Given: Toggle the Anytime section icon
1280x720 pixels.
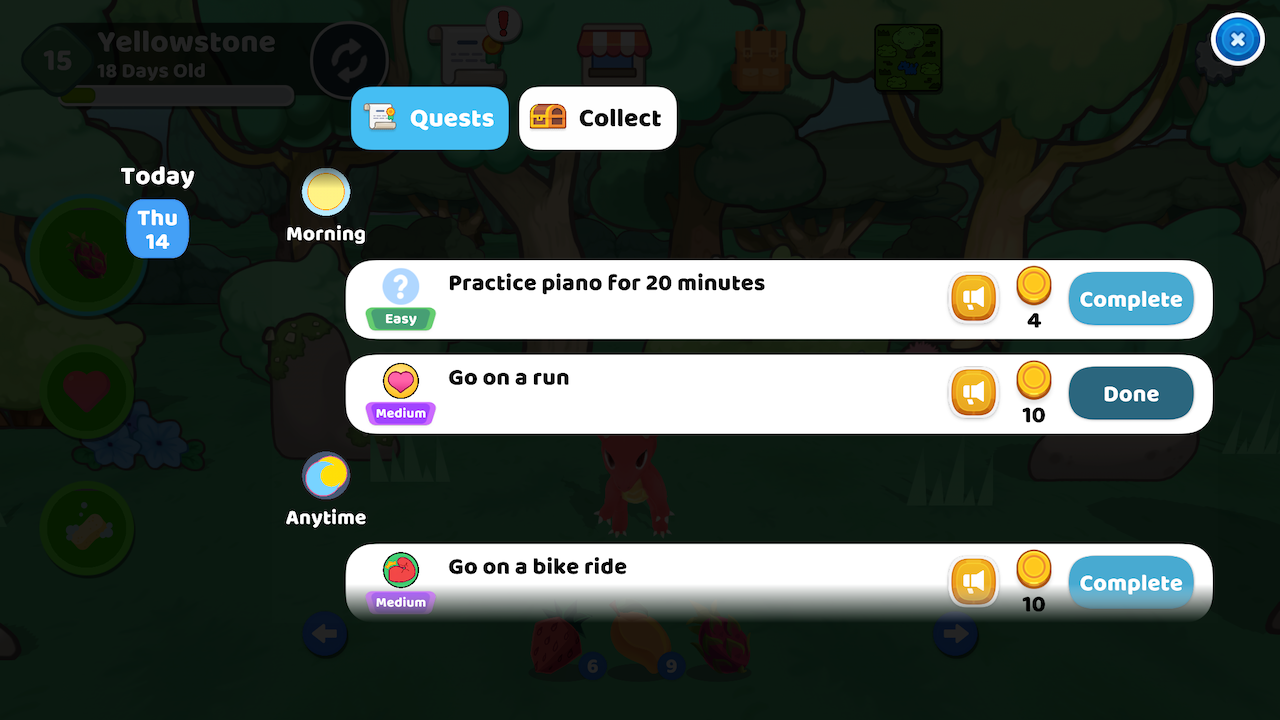Looking at the screenshot, I should click(325, 475).
